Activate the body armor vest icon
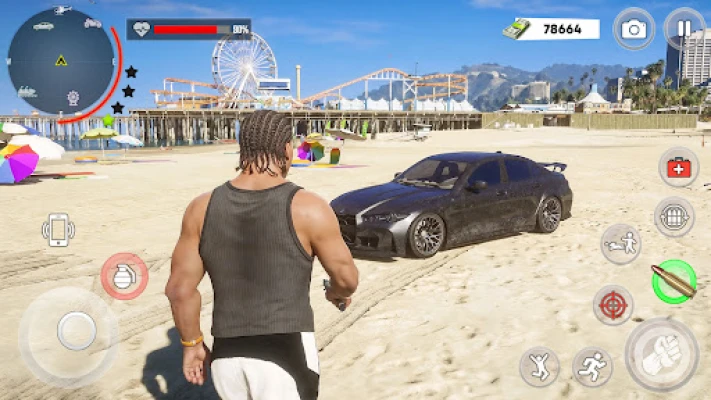The width and height of the screenshot is (711, 400). pos(674,217)
